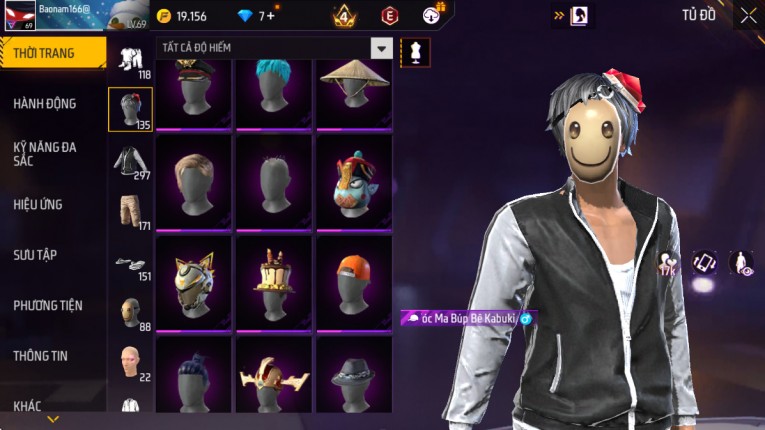
Task: Open the shoes subcategory (151)
Action: click(x=130, y=264)
